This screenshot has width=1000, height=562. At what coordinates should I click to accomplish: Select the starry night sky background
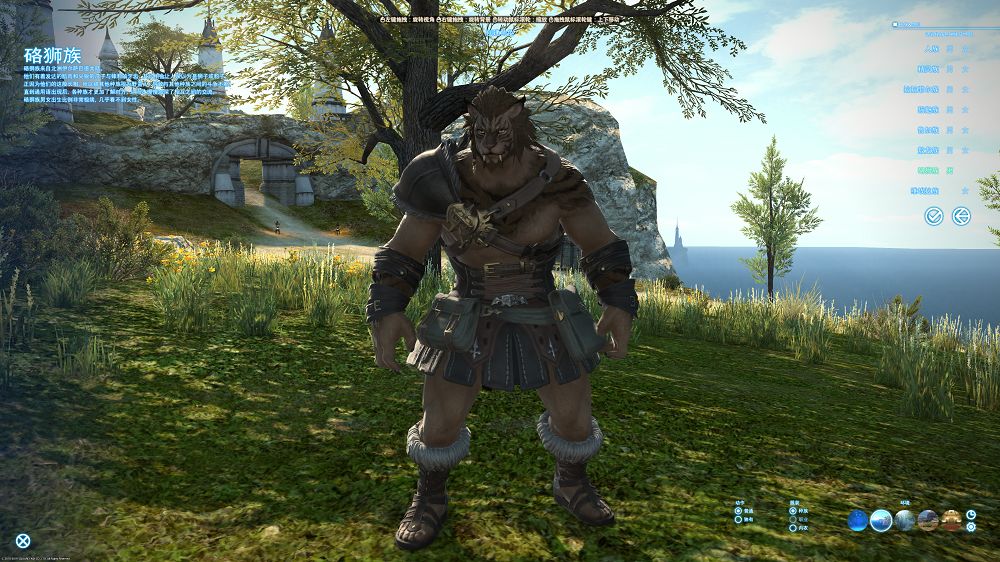pyautogui.click(x=858, y=520)
